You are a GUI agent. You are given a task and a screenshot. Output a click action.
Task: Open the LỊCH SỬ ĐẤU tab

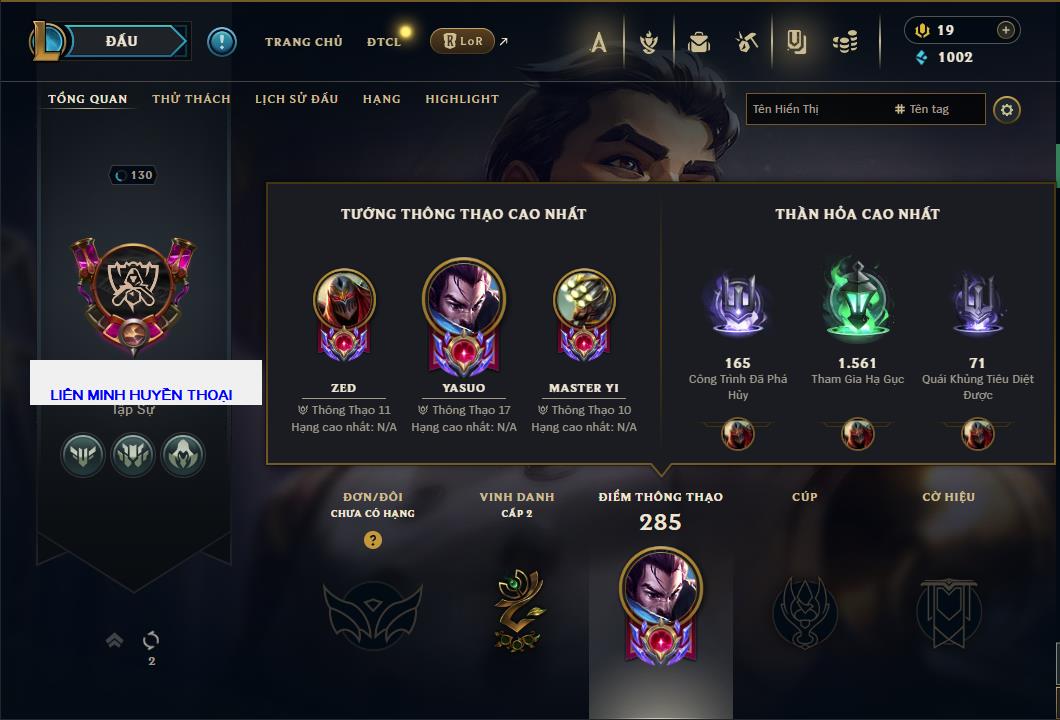[296, 99]
